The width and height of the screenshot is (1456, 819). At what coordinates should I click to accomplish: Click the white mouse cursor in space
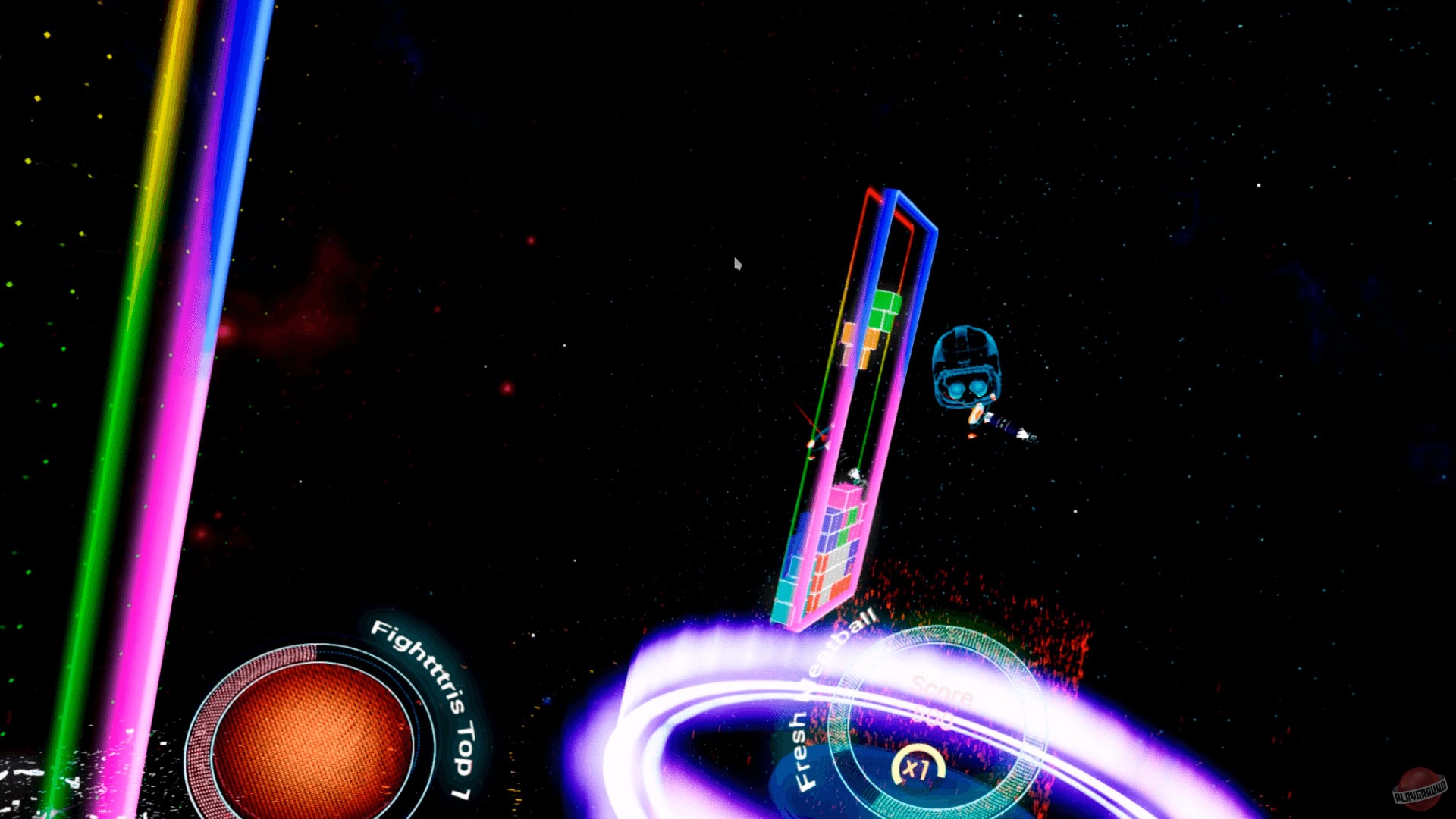736,262
